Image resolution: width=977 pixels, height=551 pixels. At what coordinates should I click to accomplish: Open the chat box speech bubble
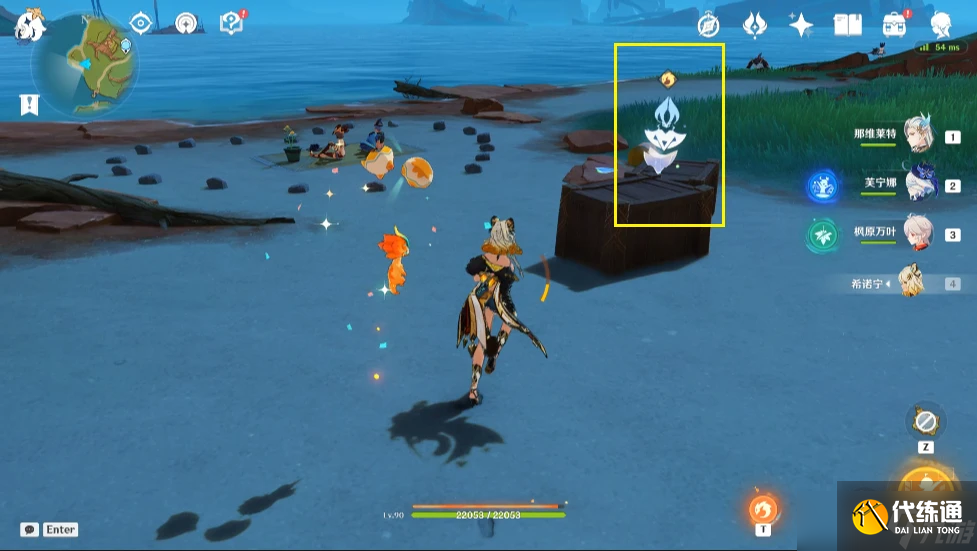30,529
